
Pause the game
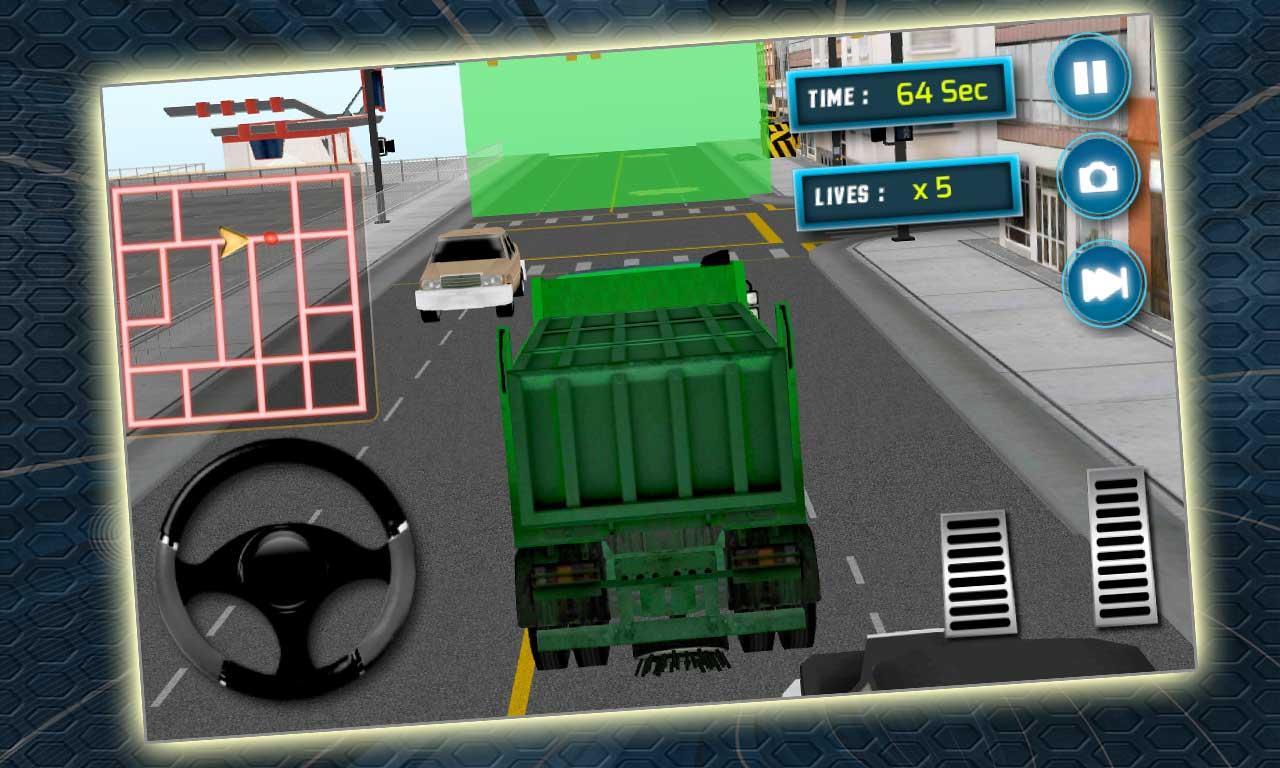1093,75
